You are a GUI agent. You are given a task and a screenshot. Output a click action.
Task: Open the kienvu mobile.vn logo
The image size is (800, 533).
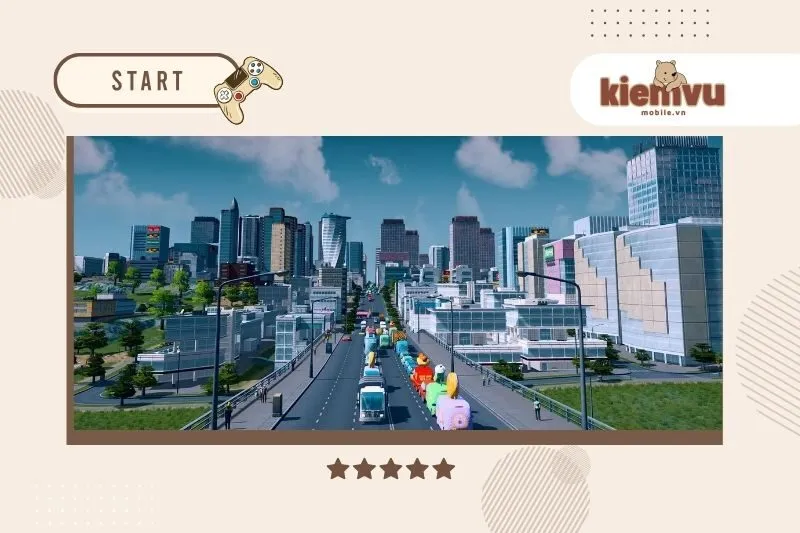(662, 89)
